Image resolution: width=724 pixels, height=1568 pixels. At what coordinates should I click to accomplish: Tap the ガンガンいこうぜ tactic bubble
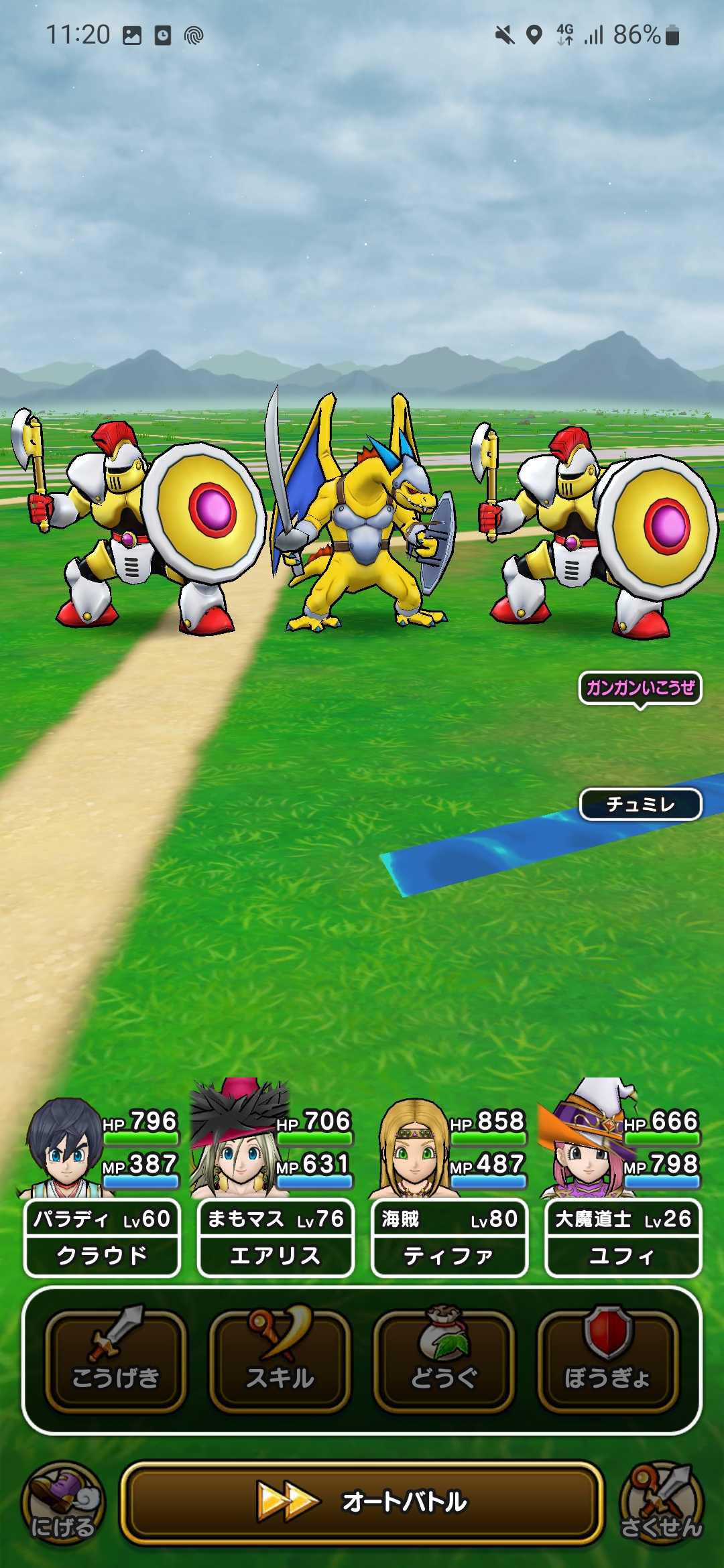(640, 688)
